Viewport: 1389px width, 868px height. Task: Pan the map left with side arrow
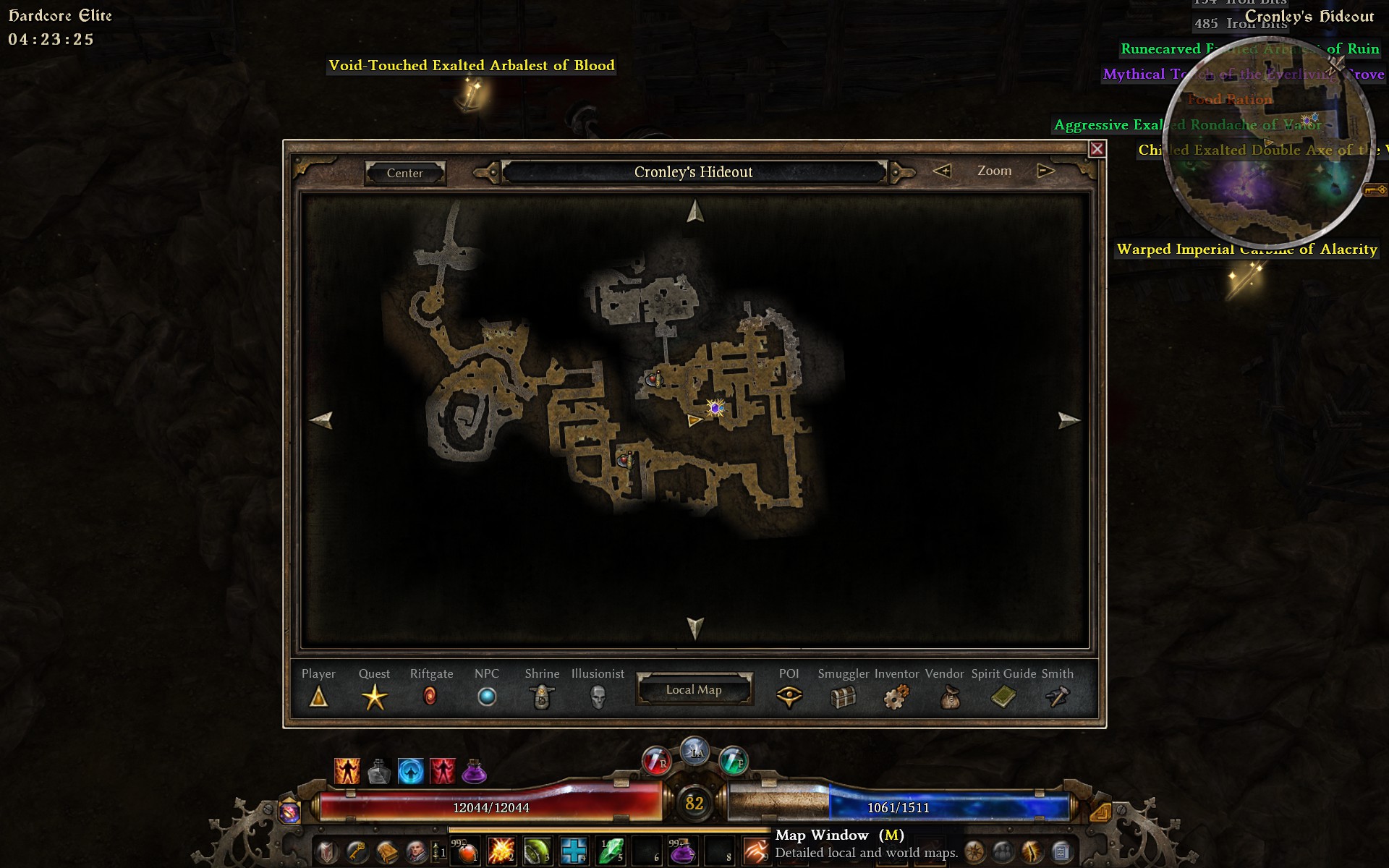pos(321,420)
